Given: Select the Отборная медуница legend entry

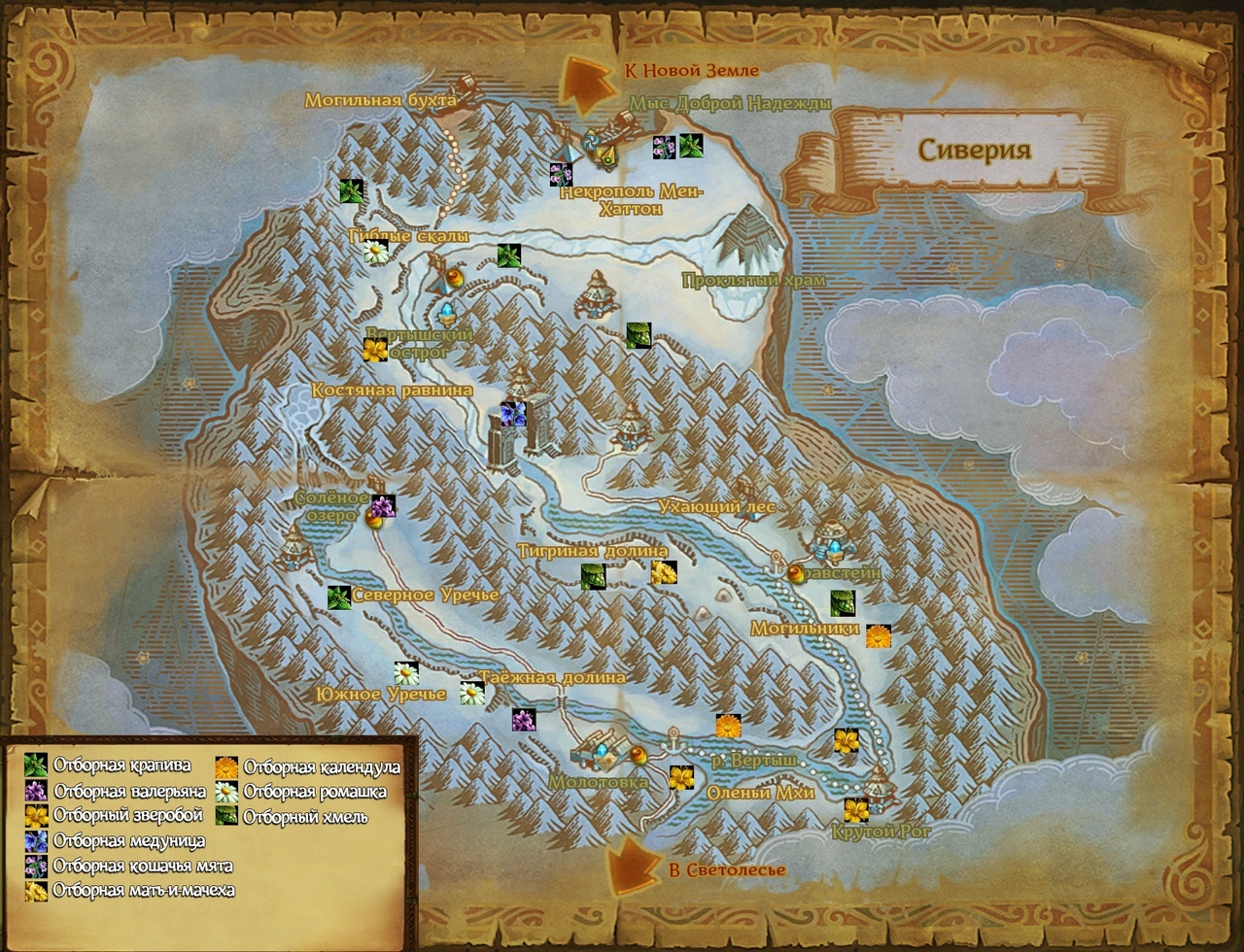Looking at the screenshot, I should pyautogui.click(x=36, y=841).
